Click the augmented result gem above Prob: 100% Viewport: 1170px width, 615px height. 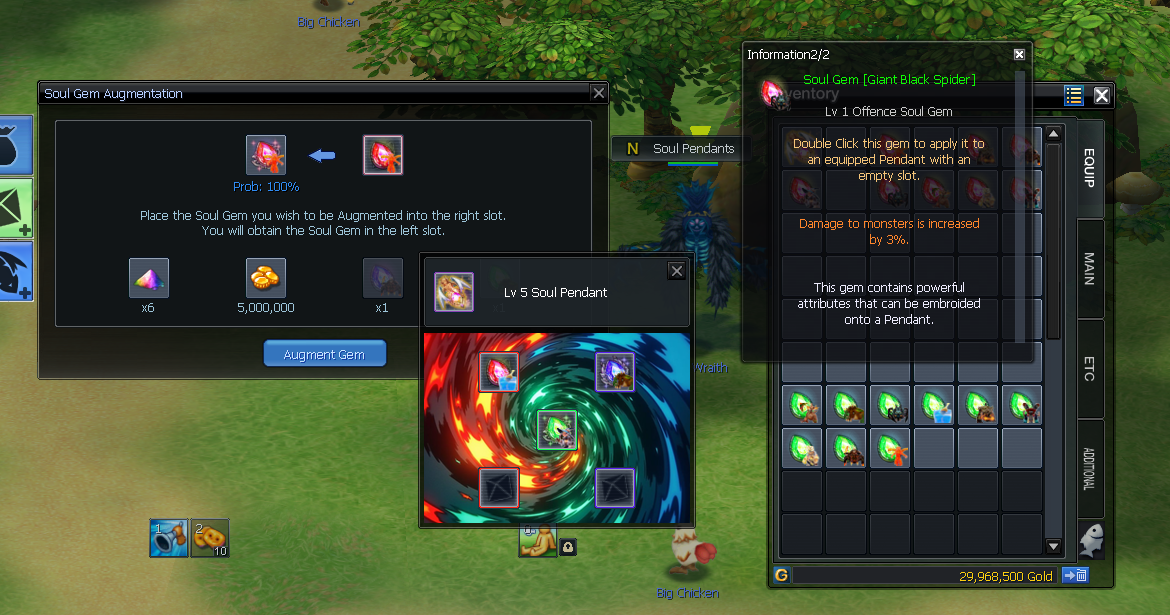(x=266, y=155)
